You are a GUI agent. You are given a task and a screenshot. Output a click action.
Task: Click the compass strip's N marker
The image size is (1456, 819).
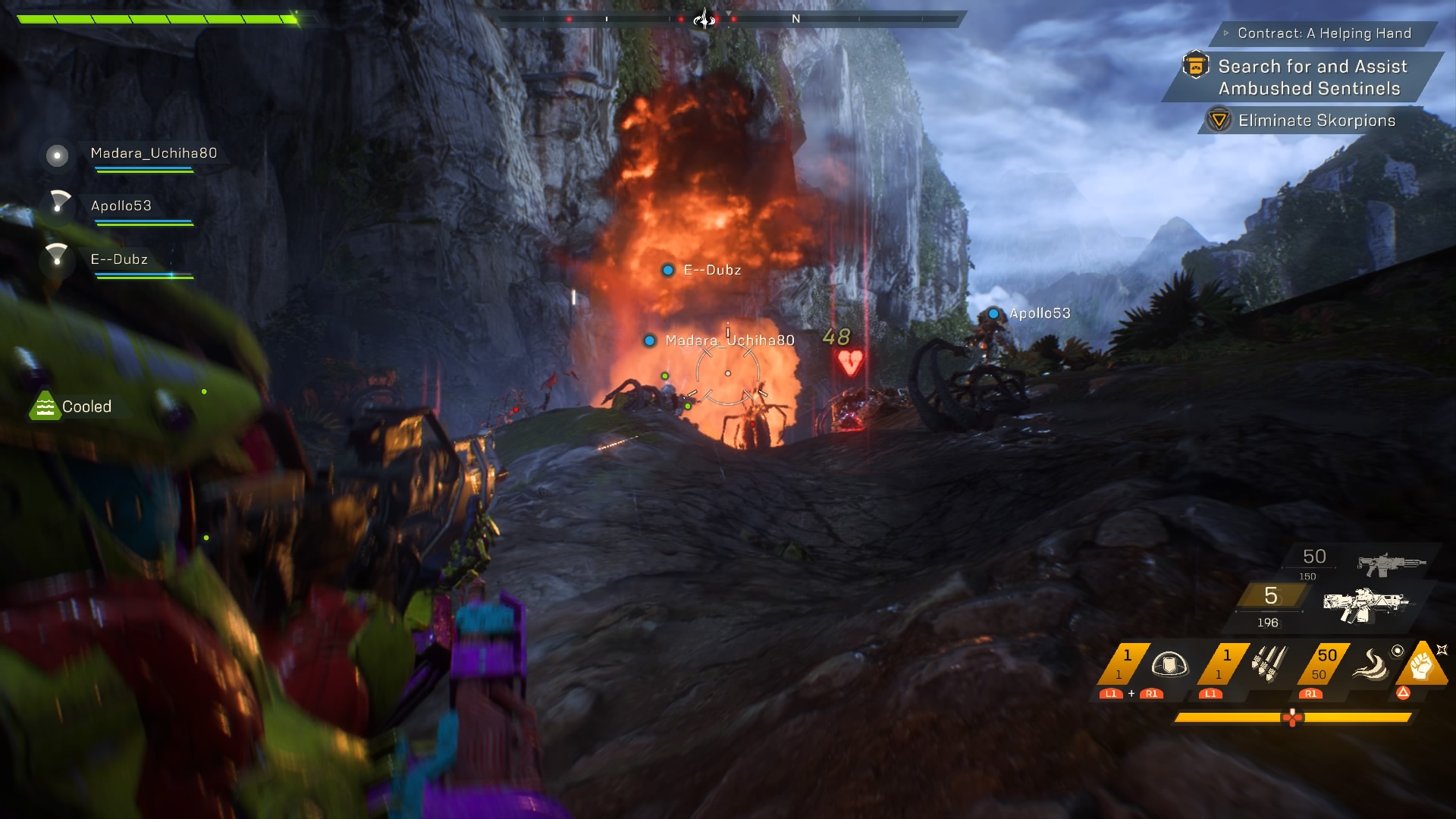click(x=795, y=19)
